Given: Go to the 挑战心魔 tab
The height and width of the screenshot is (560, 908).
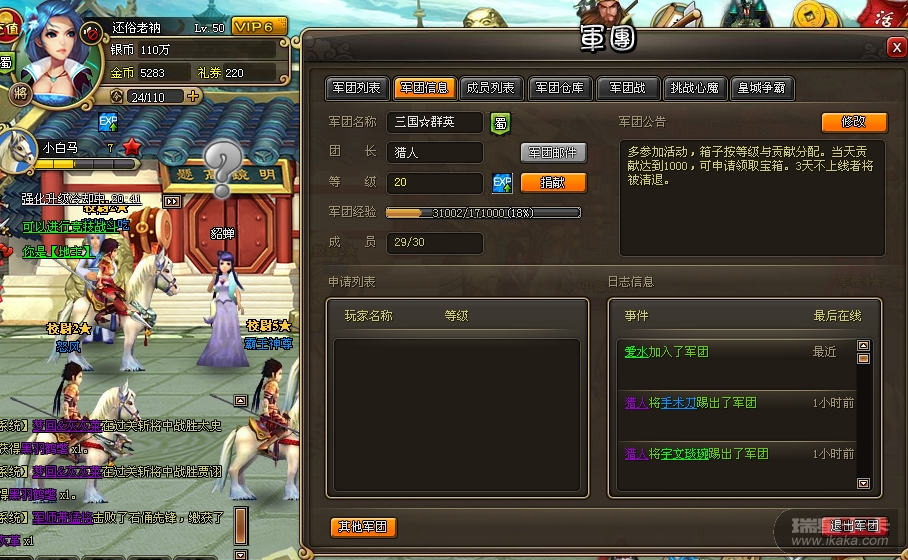Looking at the screenshot, I should 694,88.
